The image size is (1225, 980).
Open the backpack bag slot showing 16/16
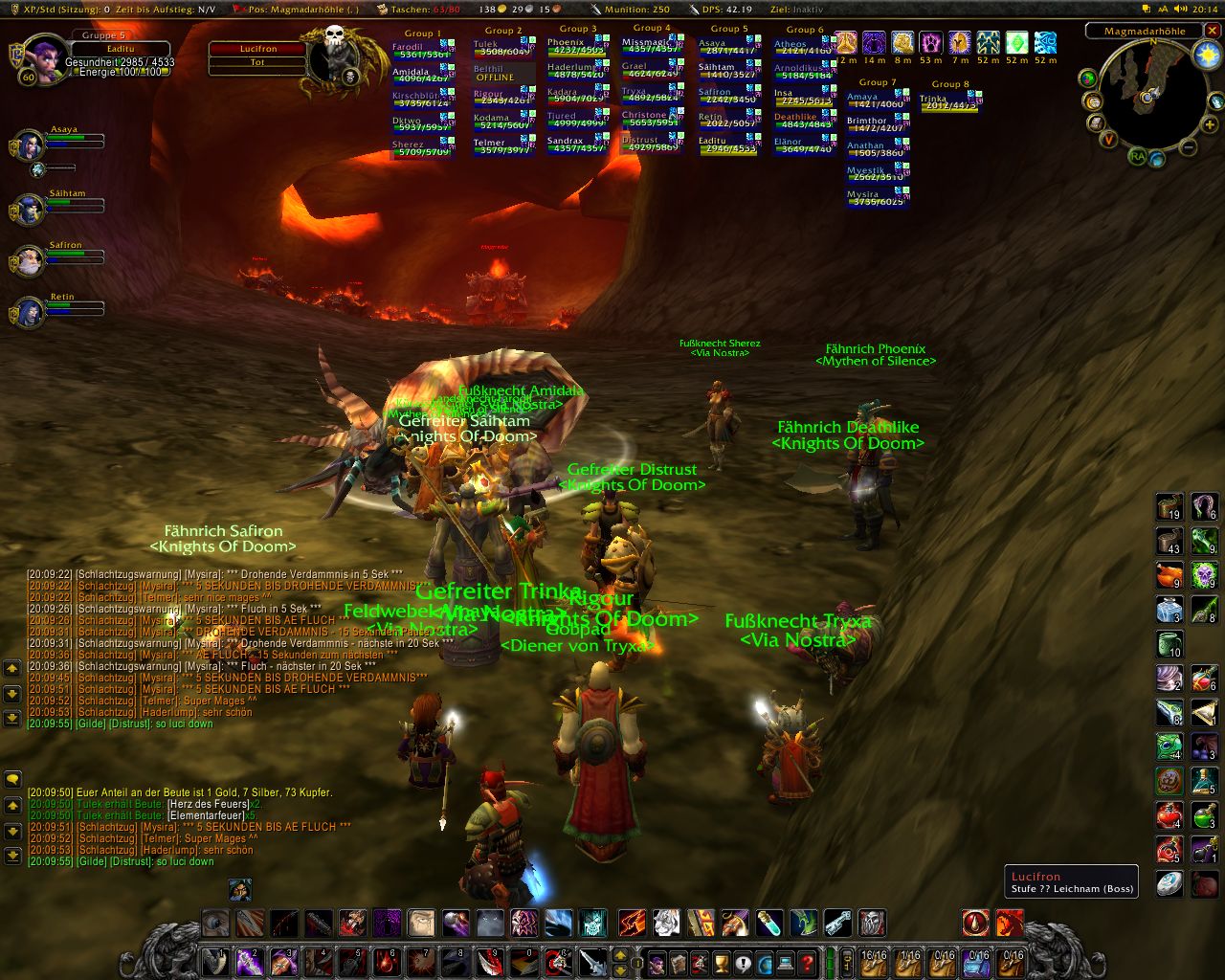(874, 961)
